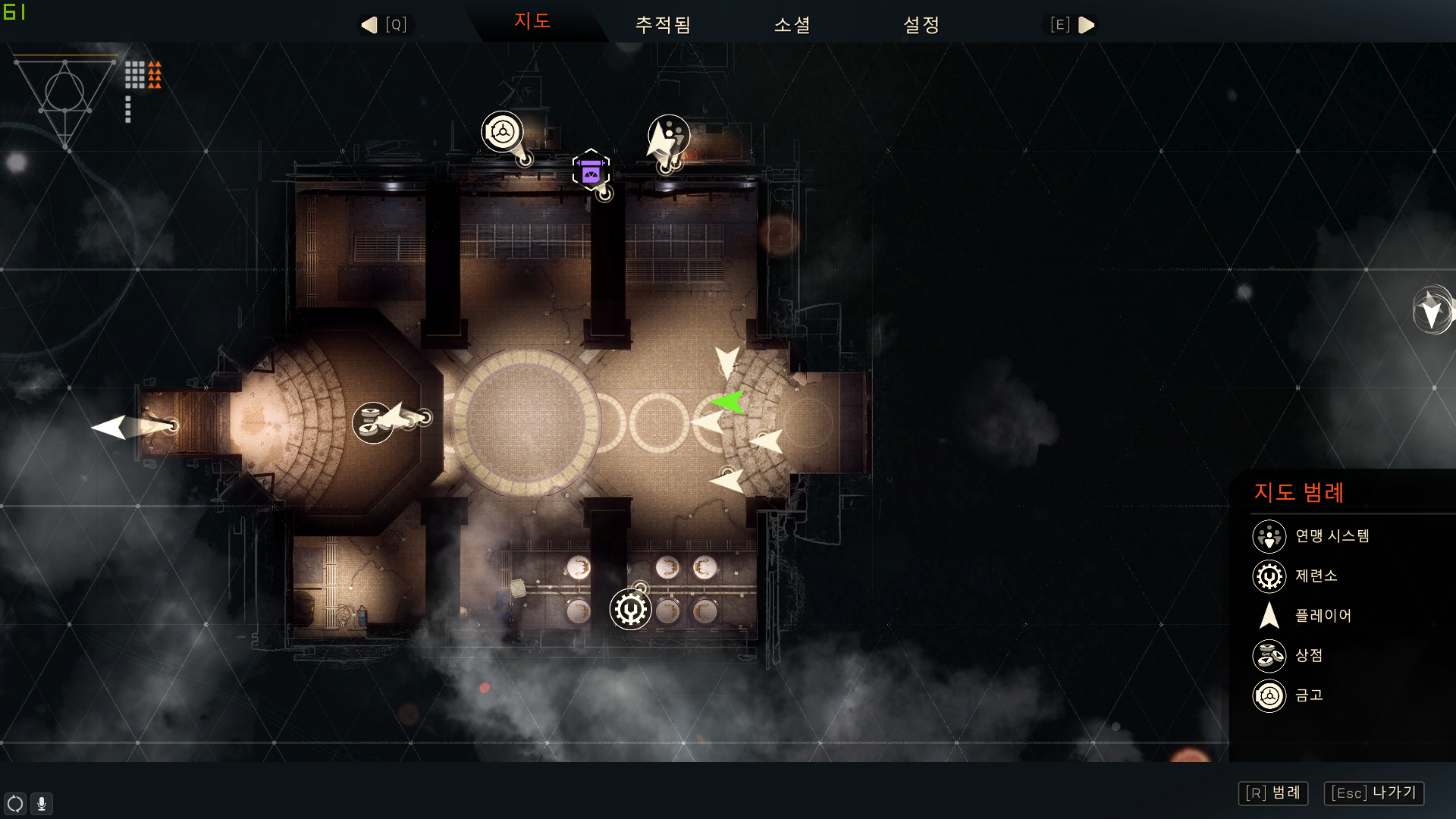Image resolution: width=1456 pixels, height=819 pixels.
Task: Select the vault marker on the map
Action: point(502,132)
